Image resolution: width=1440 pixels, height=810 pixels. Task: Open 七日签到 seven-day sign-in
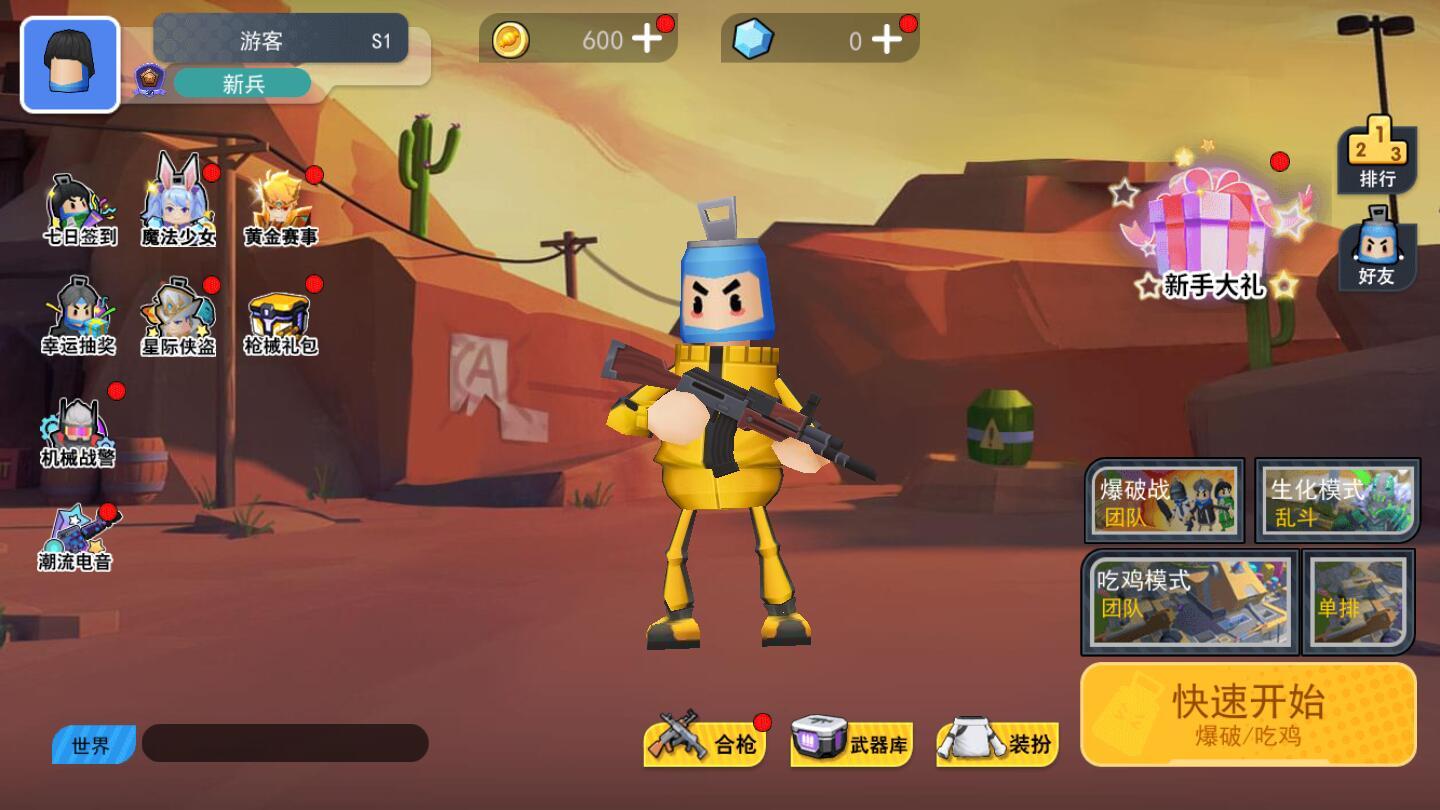tap(80, 210)
